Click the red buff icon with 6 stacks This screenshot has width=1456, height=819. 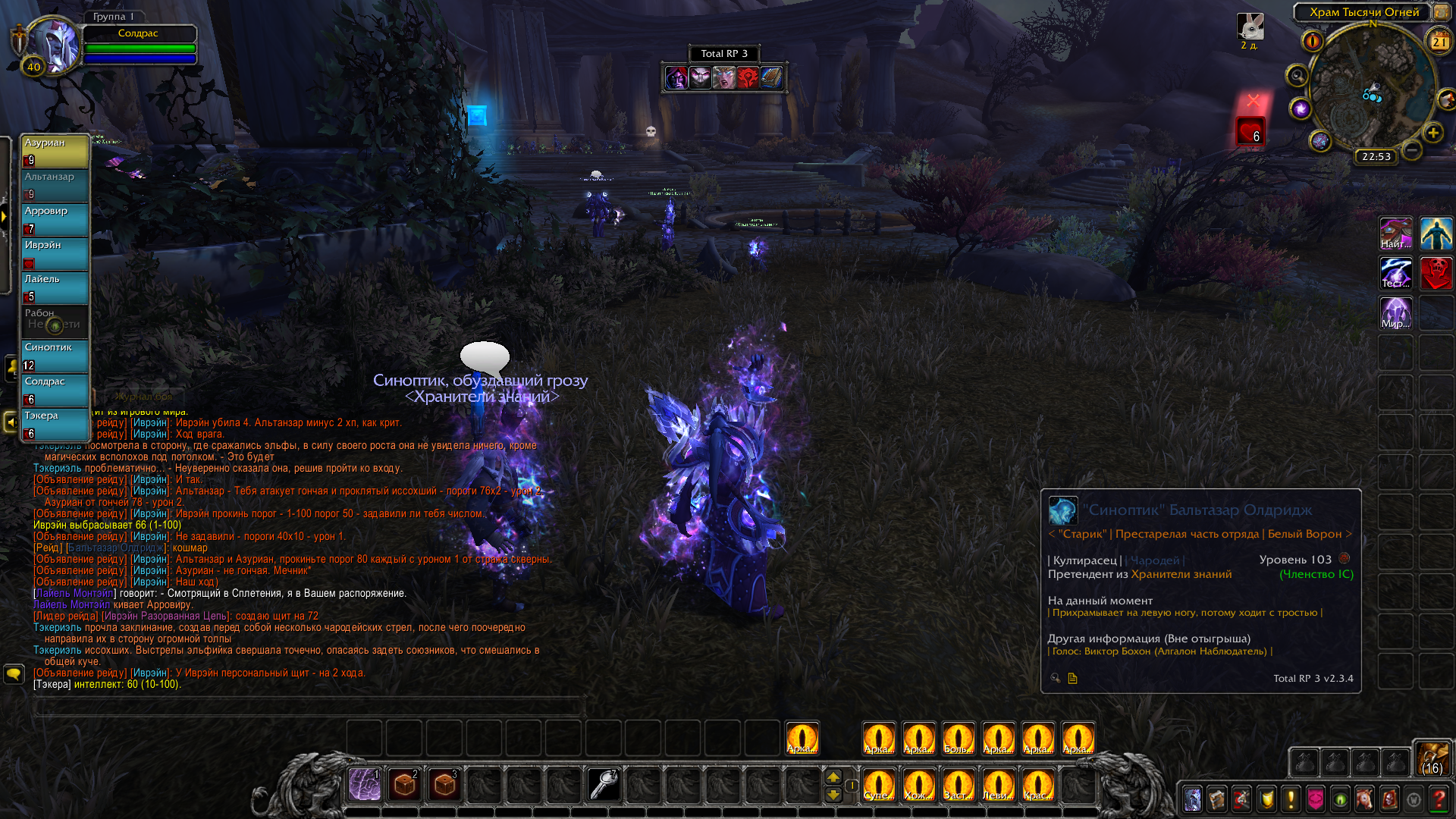coord(1250,131)
